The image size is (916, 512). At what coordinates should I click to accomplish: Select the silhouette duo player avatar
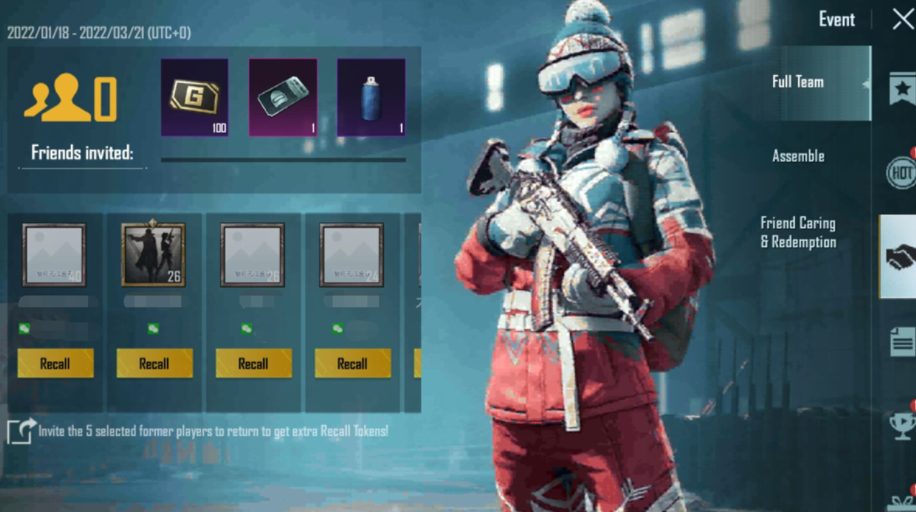[153, 254]
